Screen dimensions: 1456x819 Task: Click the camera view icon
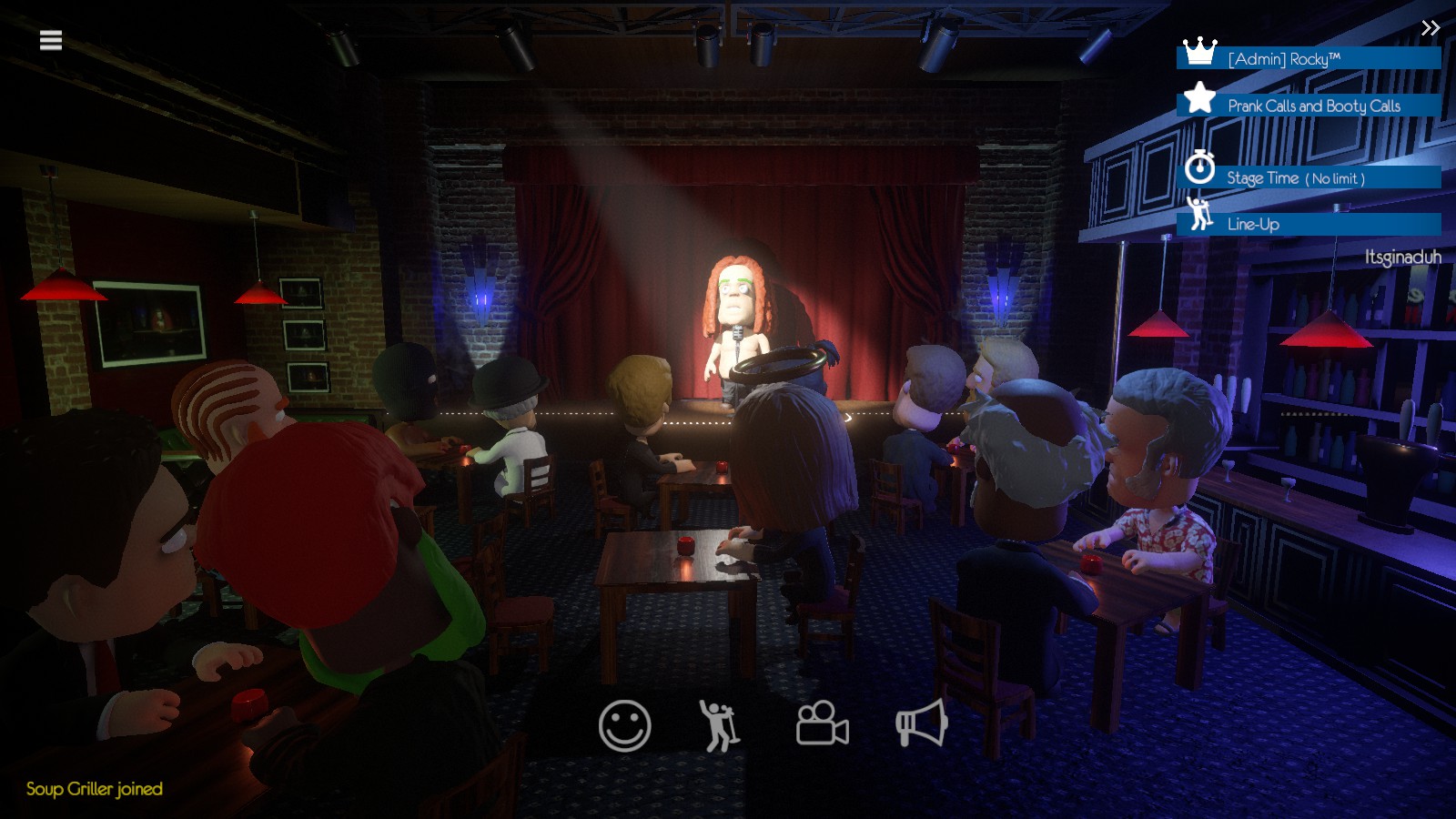[x=821, y=725]
